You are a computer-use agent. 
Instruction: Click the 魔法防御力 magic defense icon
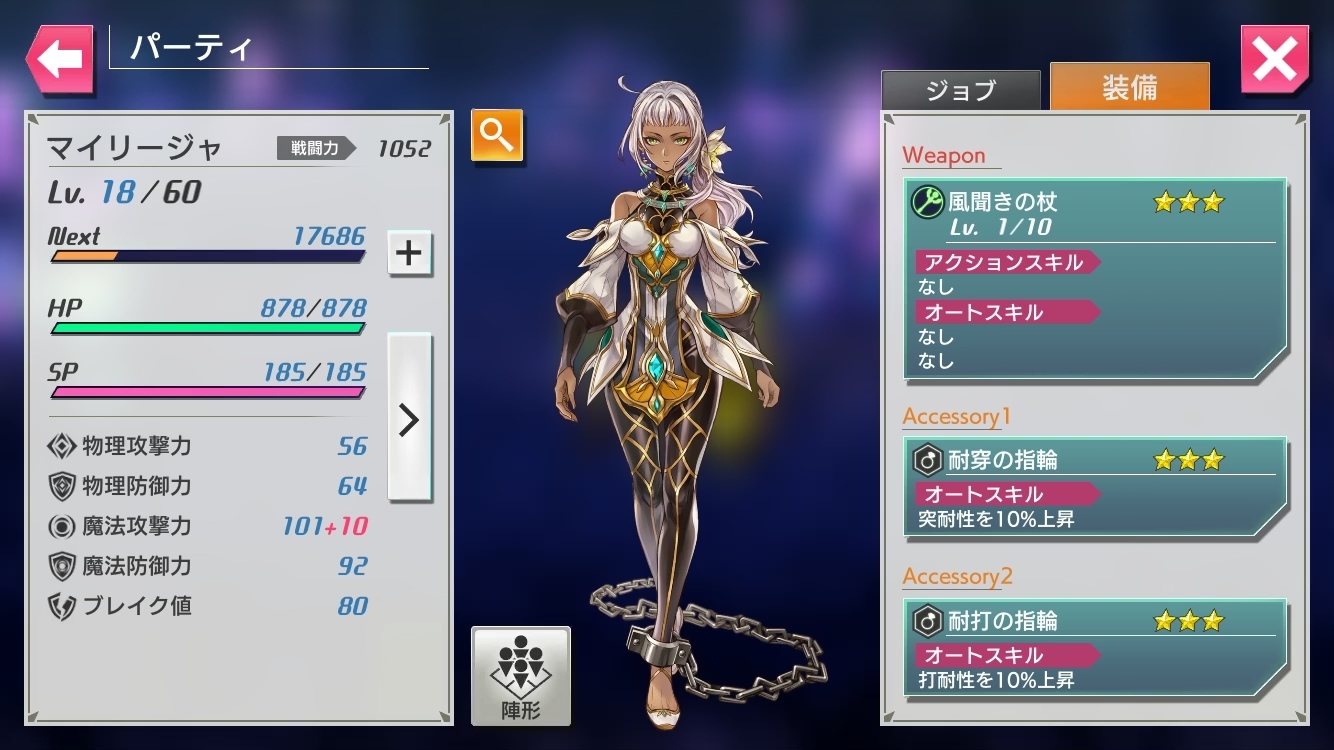click(x=62, y=567)
